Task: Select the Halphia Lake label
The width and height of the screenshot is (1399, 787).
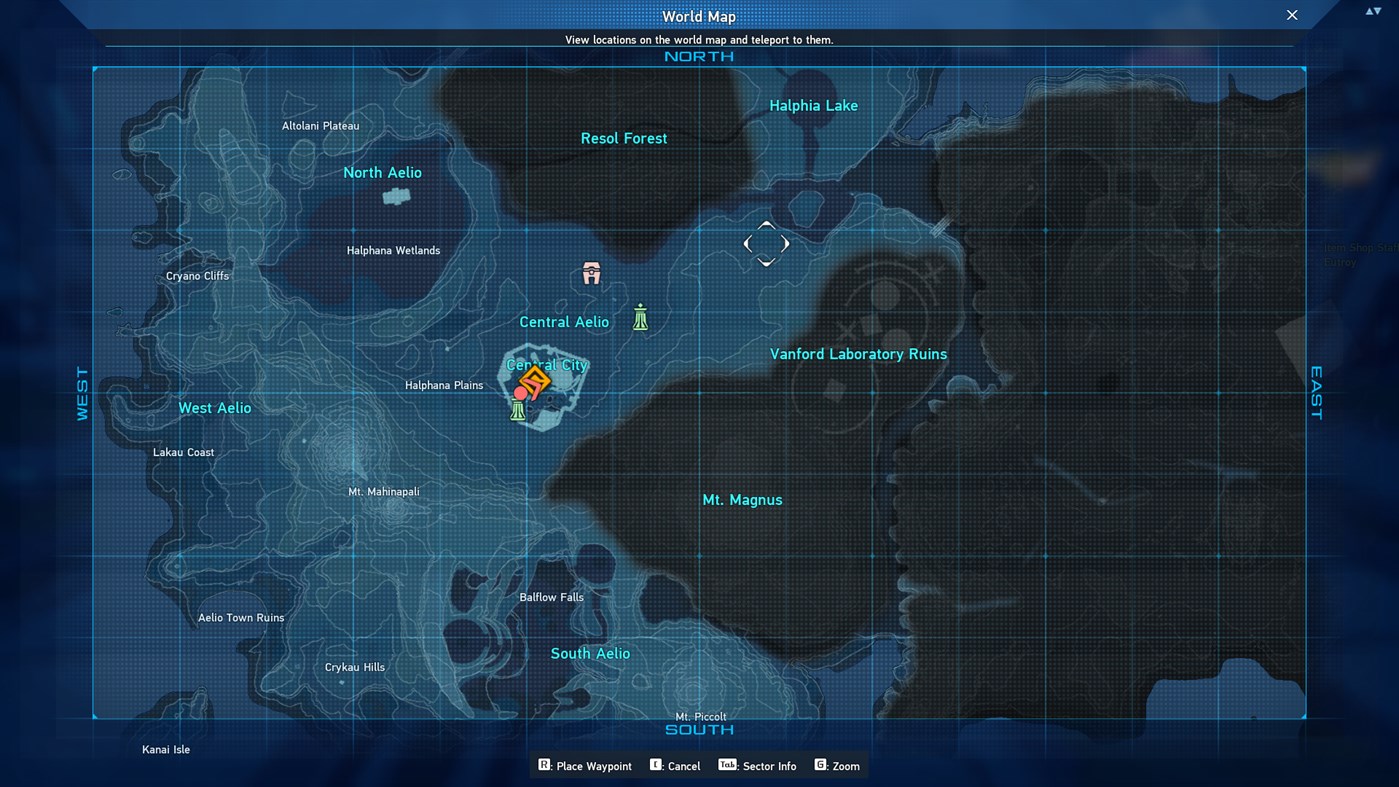Action: 813,105
